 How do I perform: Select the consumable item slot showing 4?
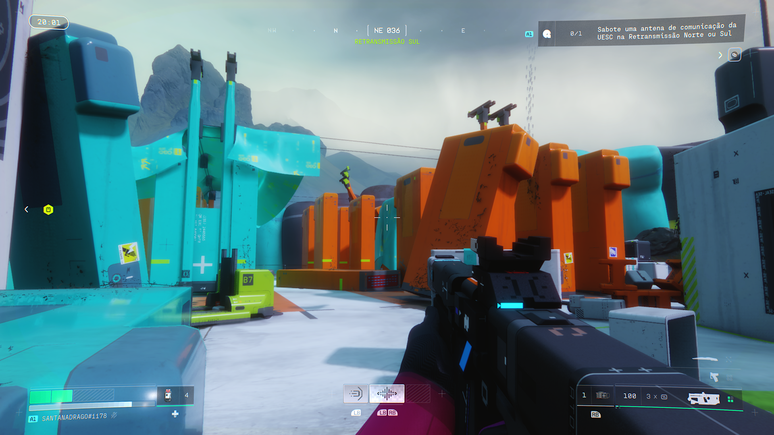175,396
